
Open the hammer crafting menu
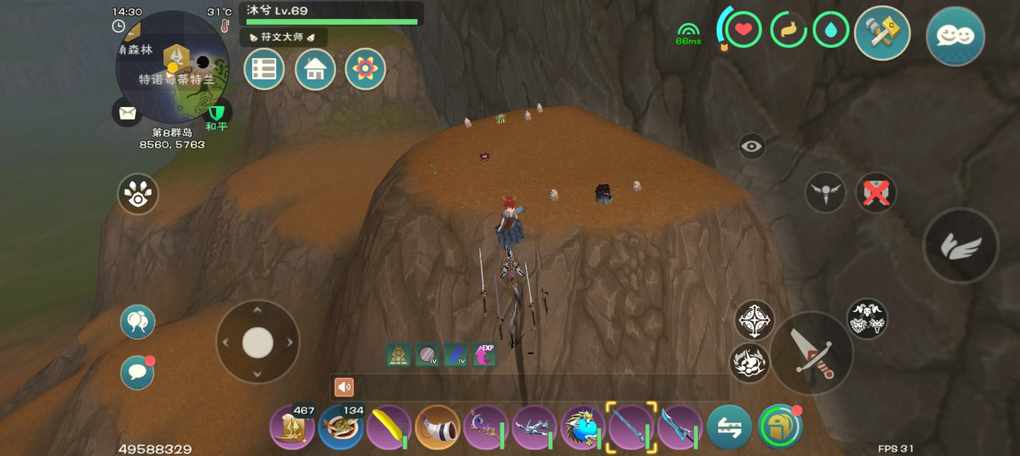pyautogui.click(x=882, y=34)
